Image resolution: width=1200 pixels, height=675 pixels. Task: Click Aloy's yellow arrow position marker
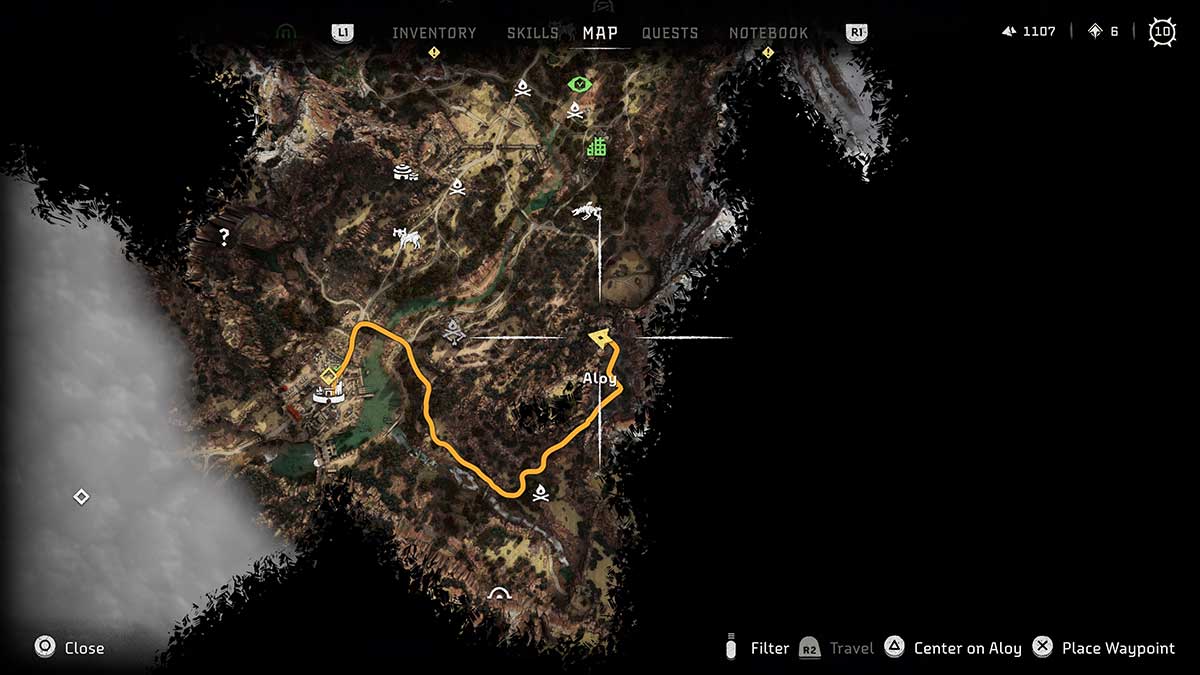(x=600, y=338)
